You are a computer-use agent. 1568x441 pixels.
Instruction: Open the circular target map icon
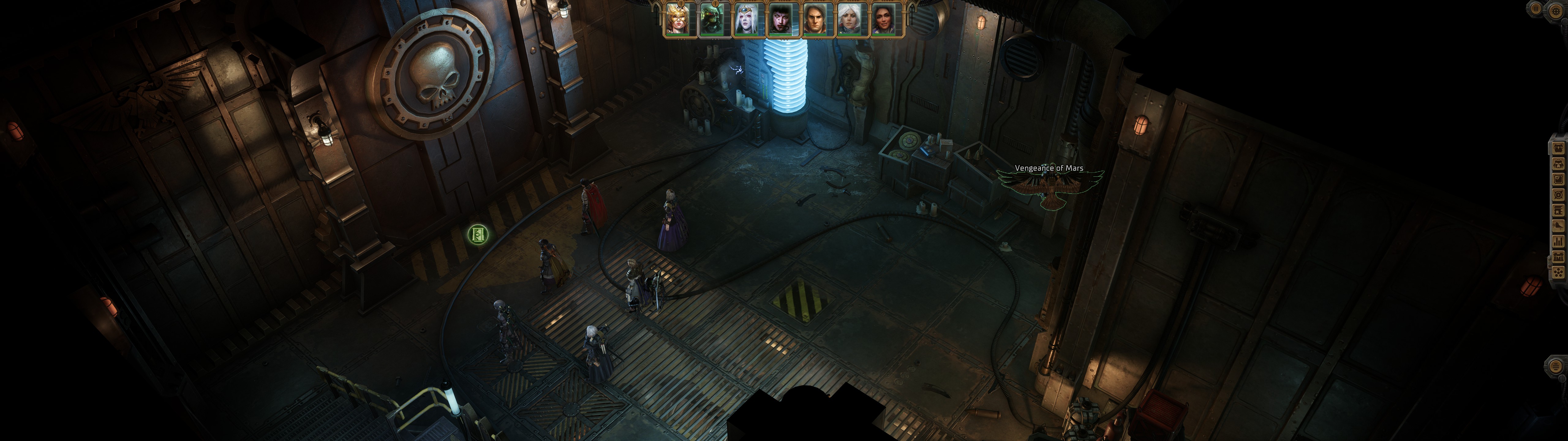(1559, 195)
